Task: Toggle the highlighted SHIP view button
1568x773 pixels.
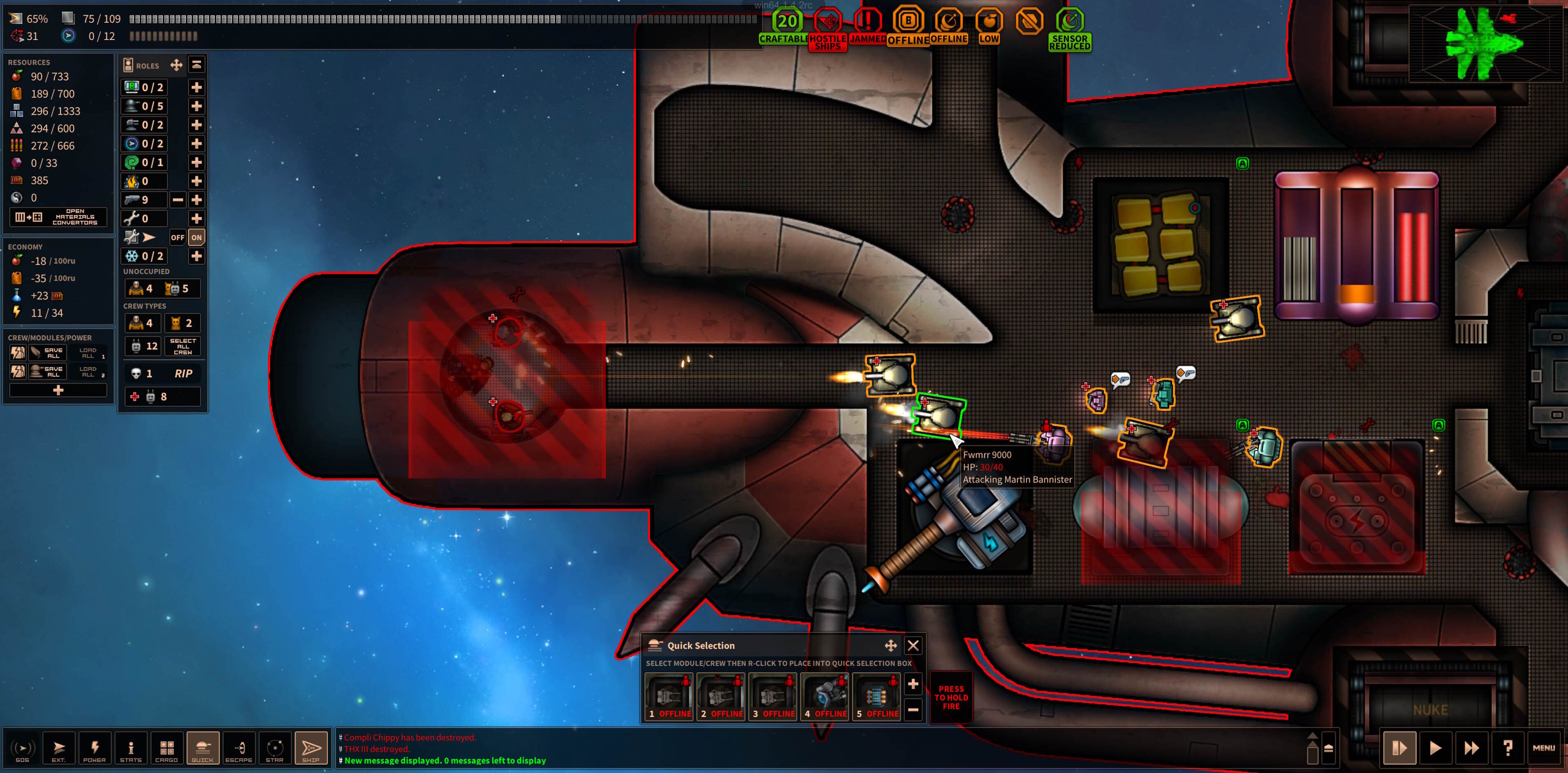Action: click(311, 748)
